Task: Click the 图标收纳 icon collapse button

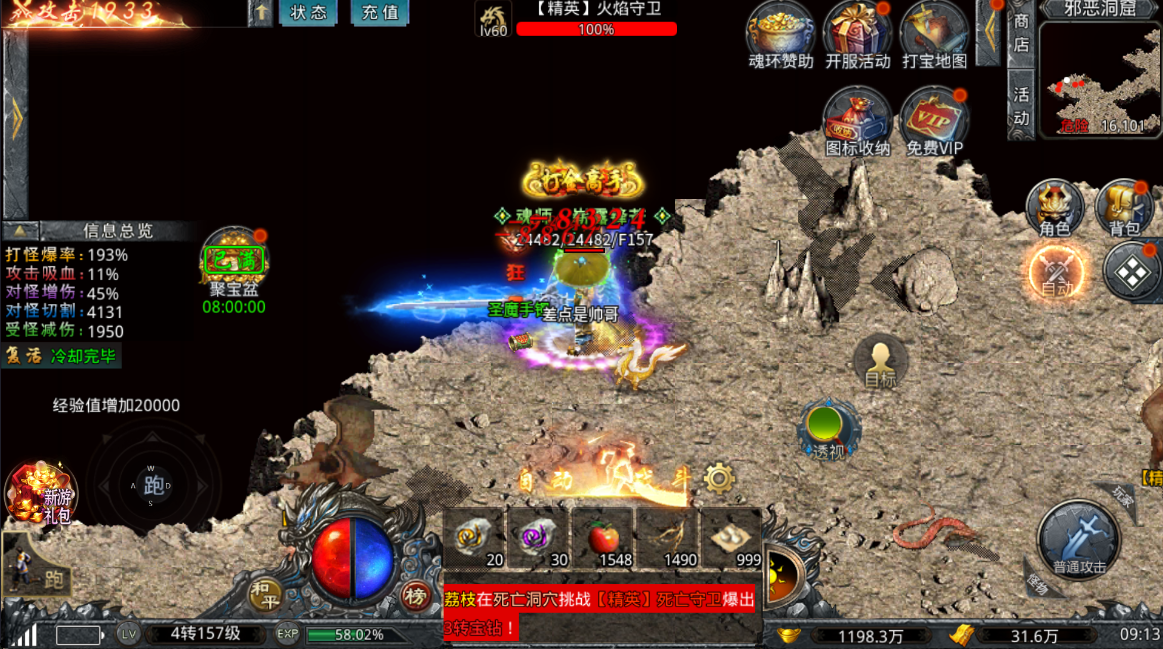Action: (857, 120)
